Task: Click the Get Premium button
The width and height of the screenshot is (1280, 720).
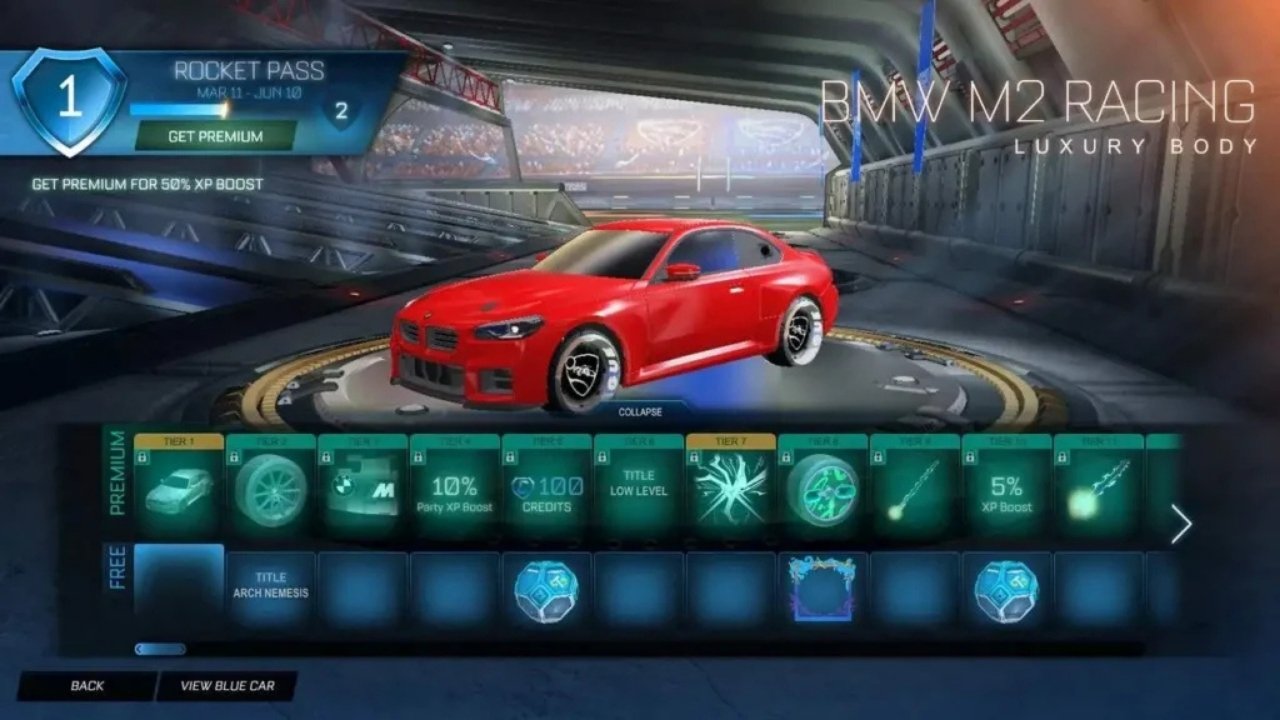Action: coord(215,136)
